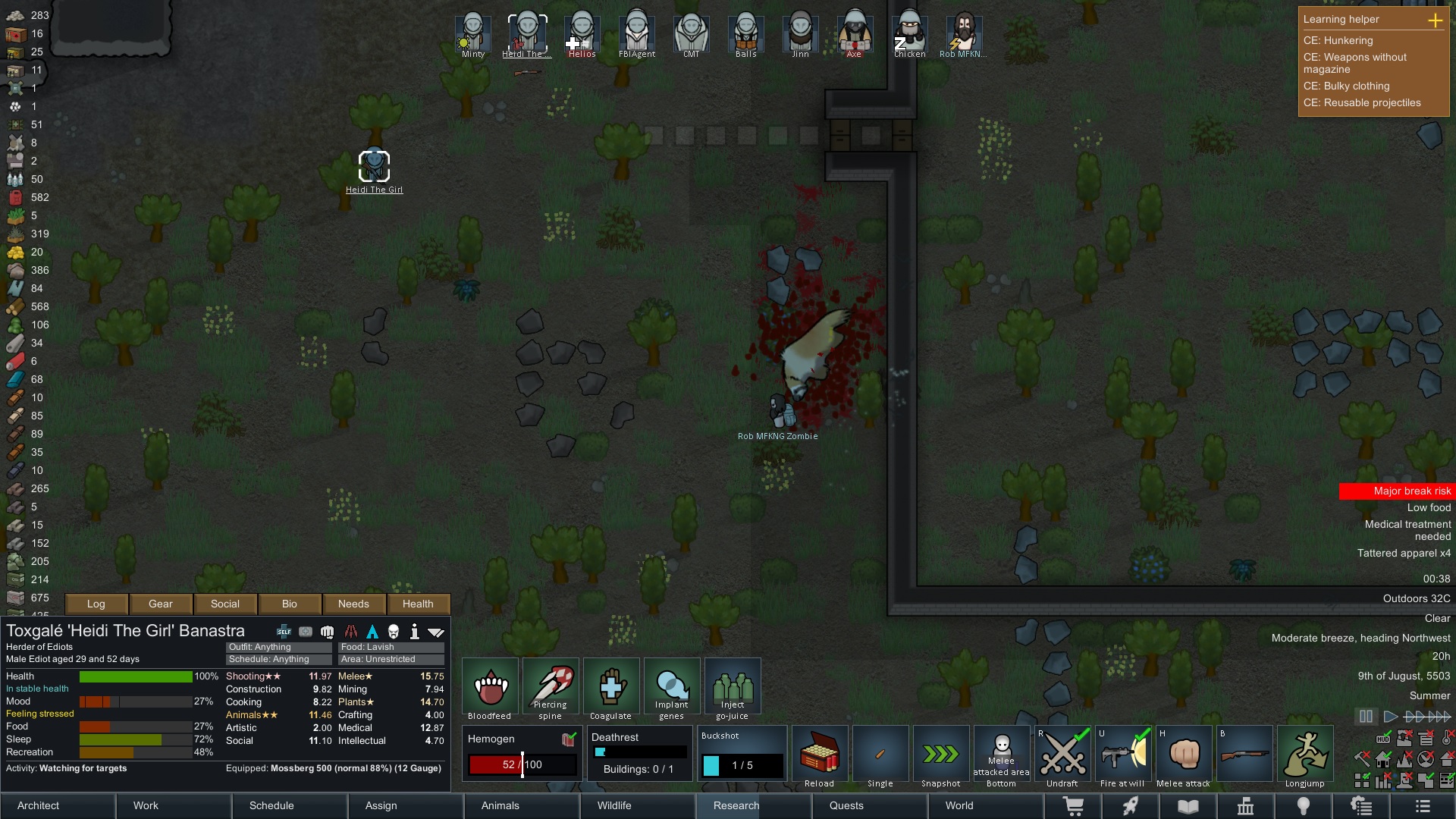Screen dimensions: 1456x819
Task: Select colonist Minty portrait
Action: (473, 35)
